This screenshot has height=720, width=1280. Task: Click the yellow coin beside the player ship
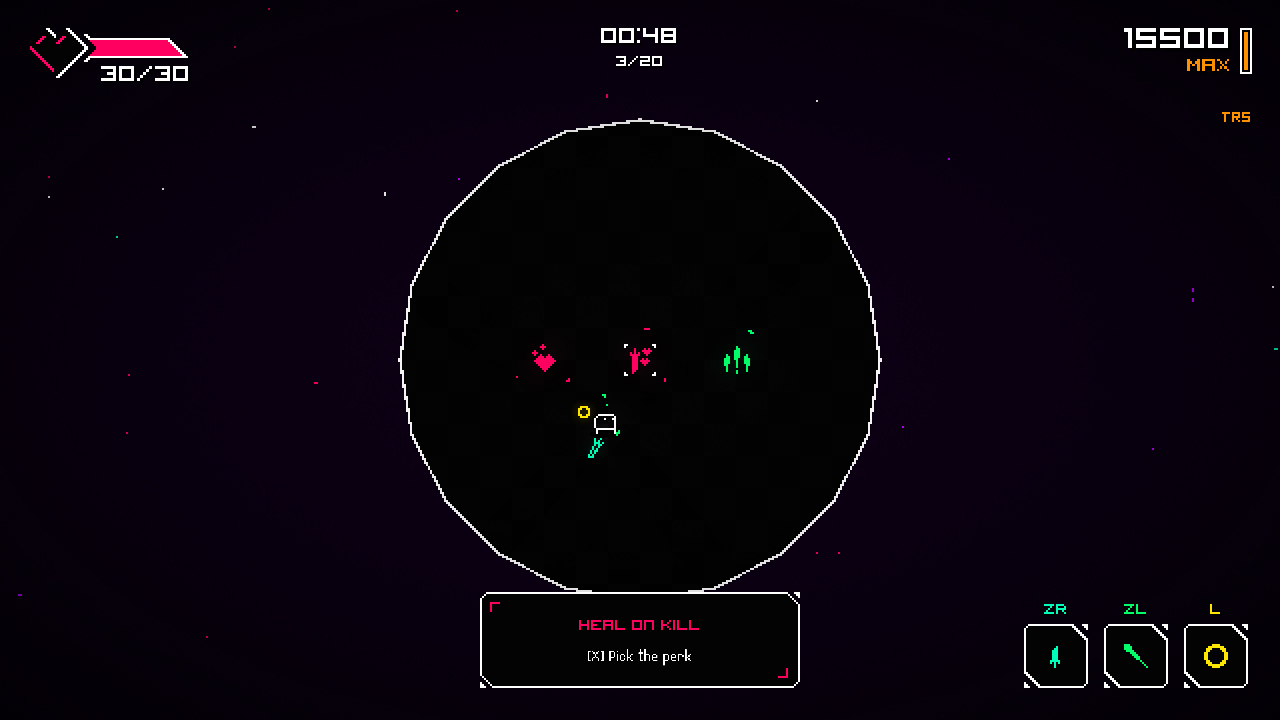point(585,412)
